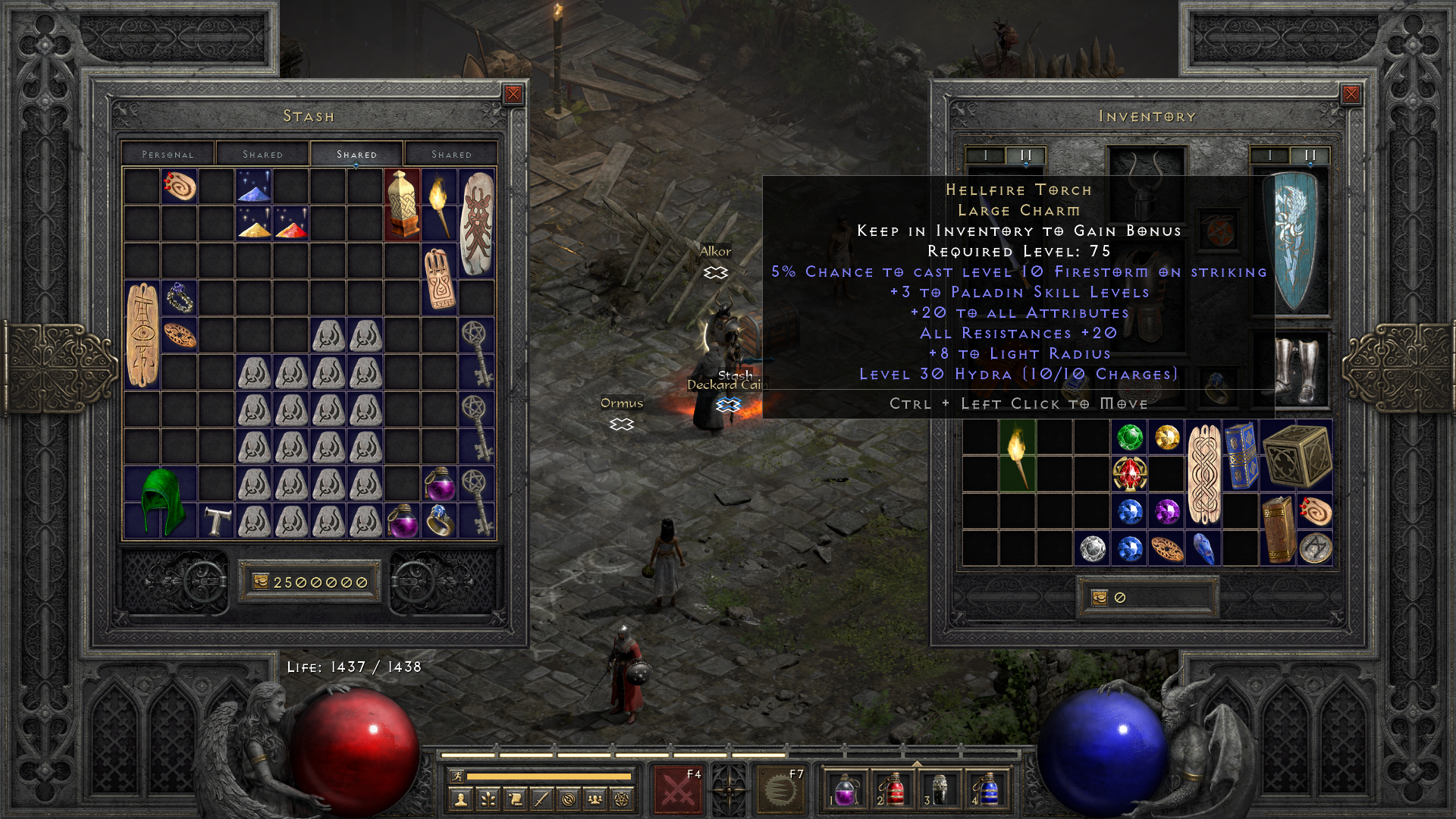The image size is (1456, 819).
Task: Select the green emerald gem
Action: [x=1129, y=437]
